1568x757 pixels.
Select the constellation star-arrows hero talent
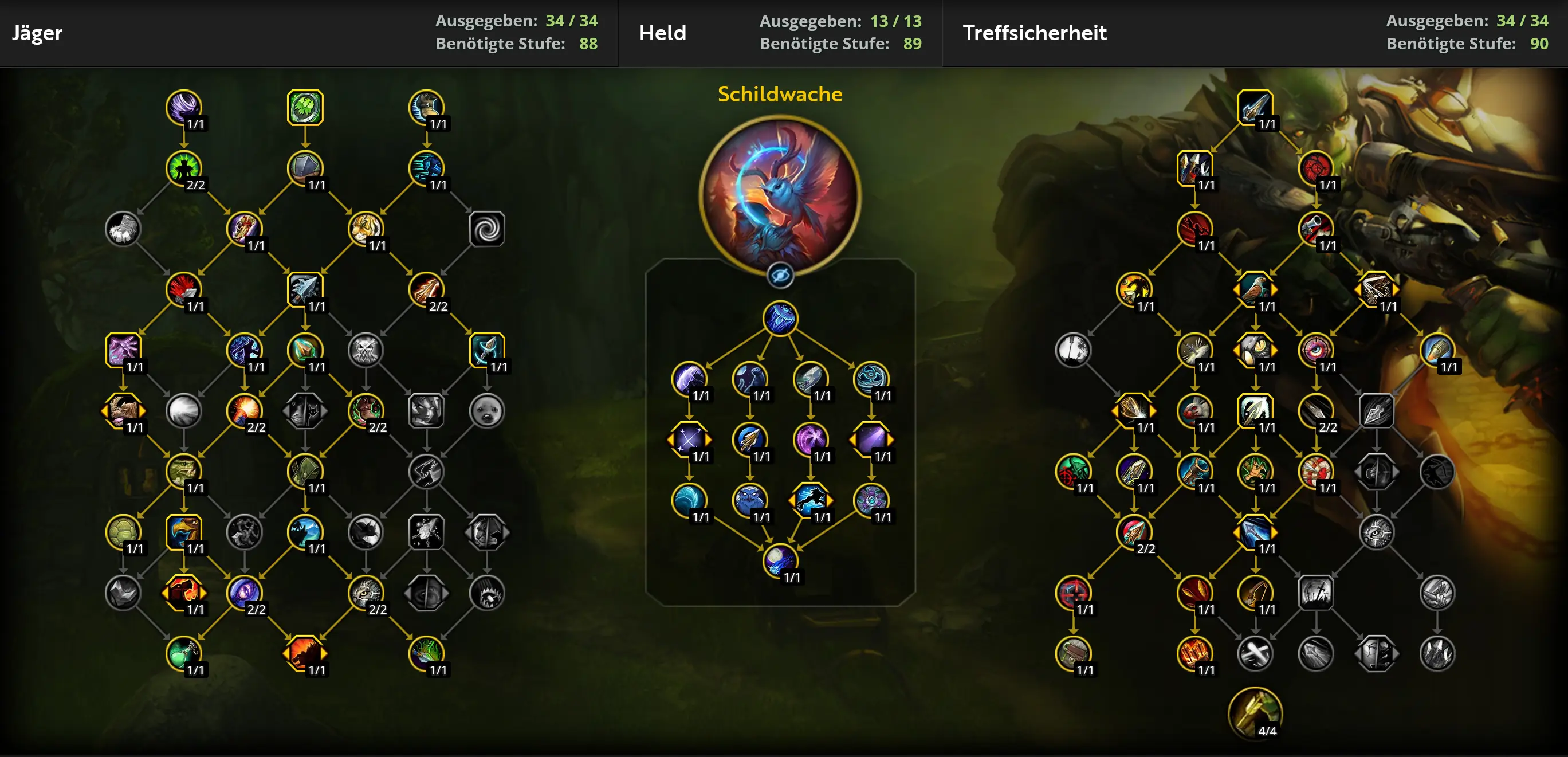(689, 439)
